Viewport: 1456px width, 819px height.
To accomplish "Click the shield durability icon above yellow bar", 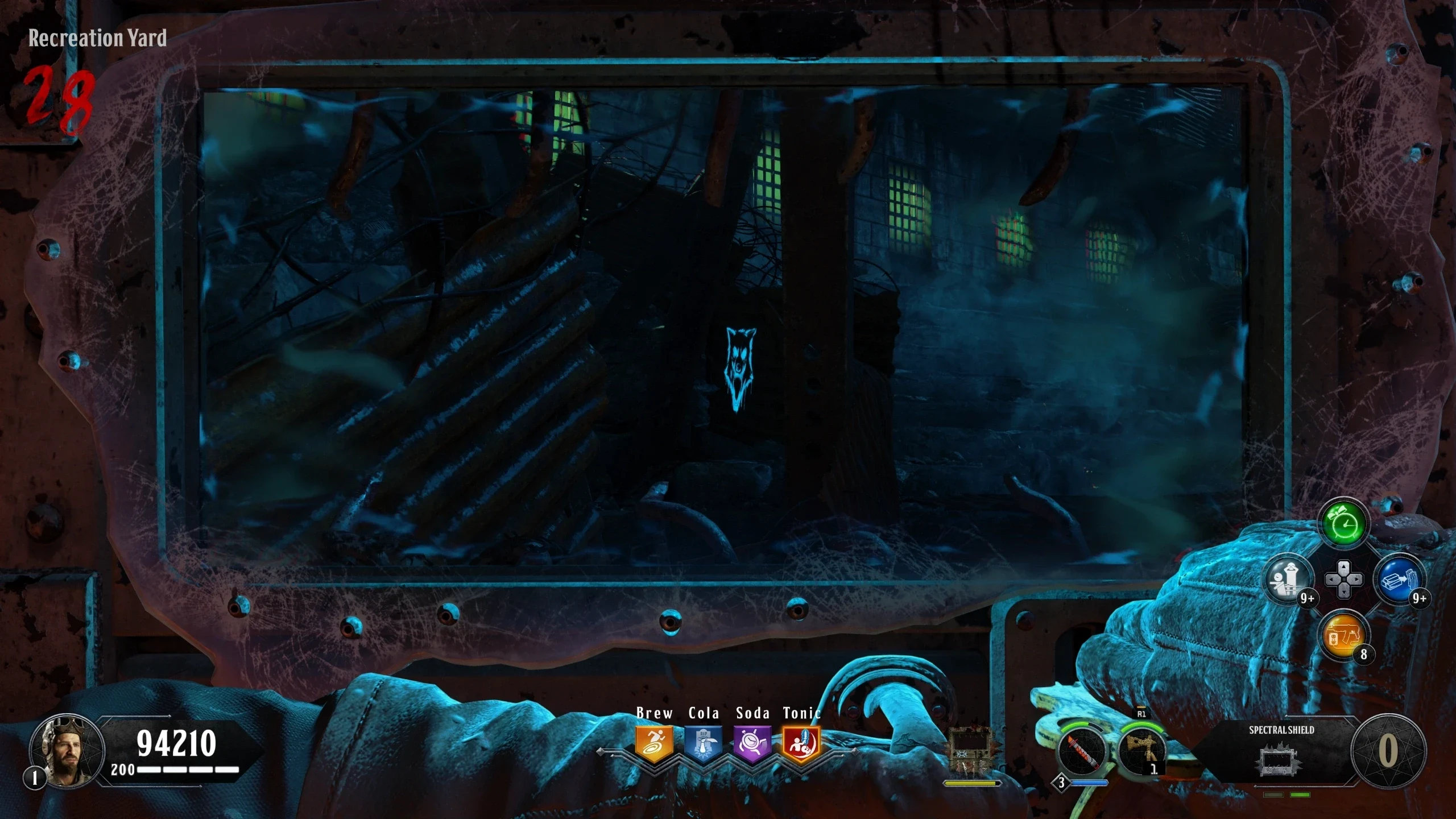I will coord(970,751).
